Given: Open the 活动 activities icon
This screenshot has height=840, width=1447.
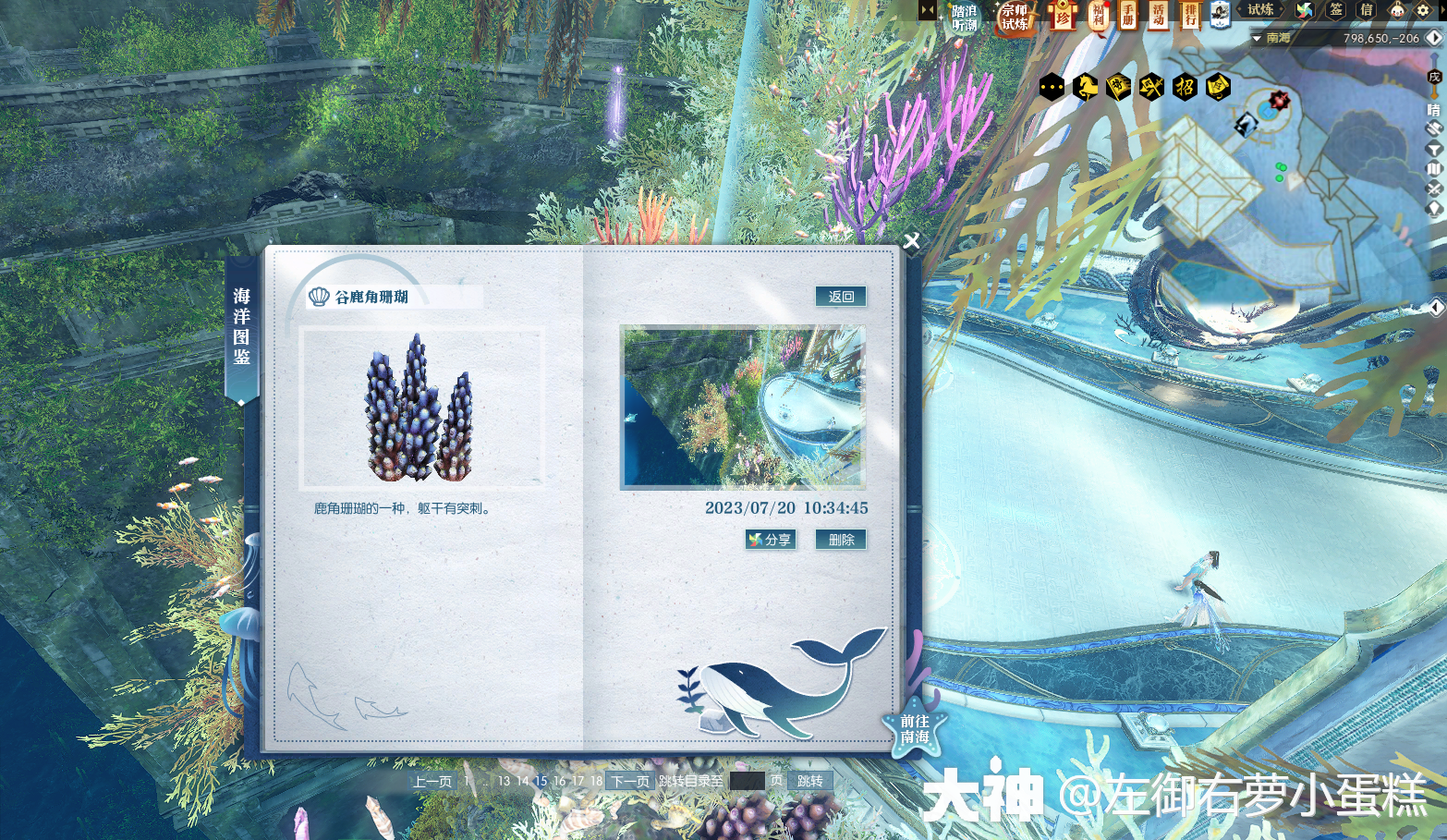Looking at the screenshot, I should point(1157,17).
